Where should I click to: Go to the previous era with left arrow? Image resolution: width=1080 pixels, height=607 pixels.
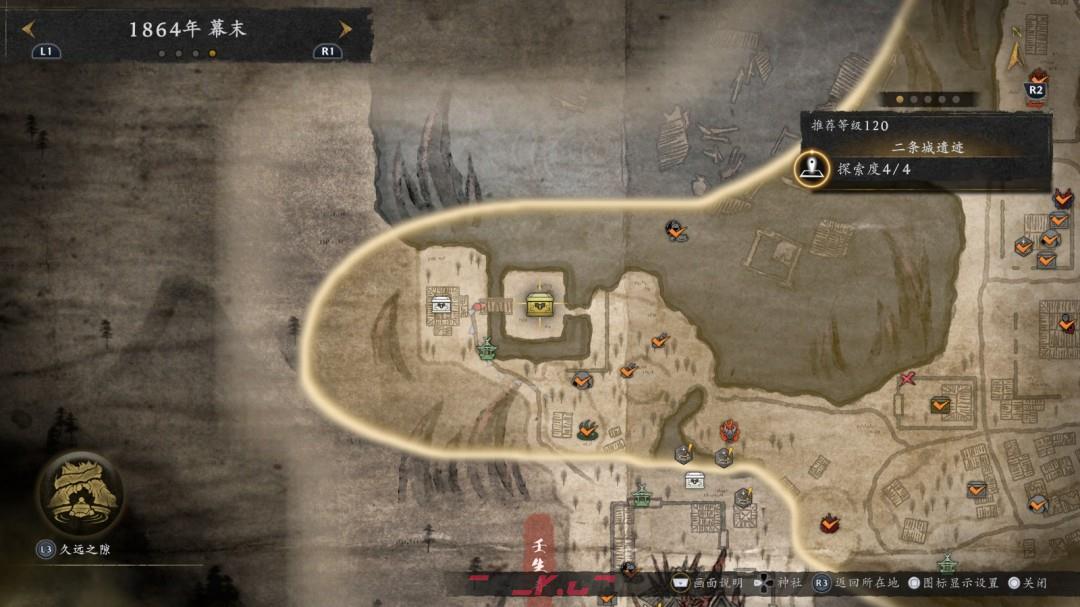point(28,29)
